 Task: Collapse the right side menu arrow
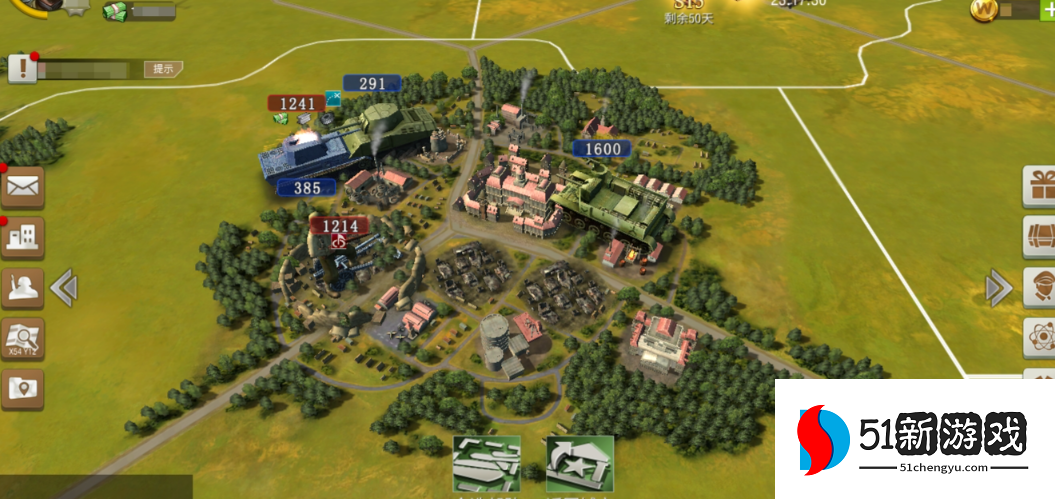click(998, 288)
